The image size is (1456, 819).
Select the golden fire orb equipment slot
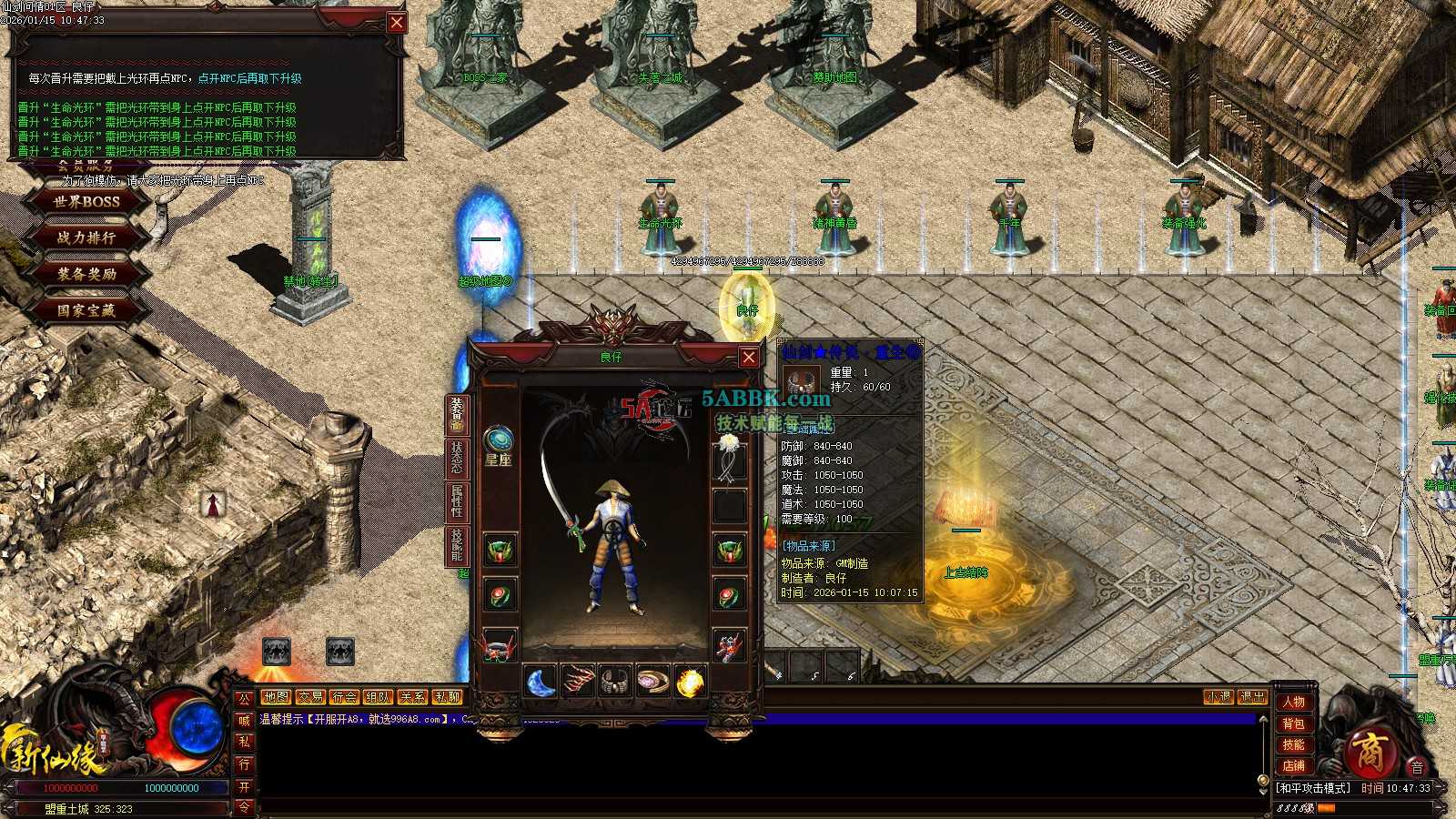coord(691,682)
